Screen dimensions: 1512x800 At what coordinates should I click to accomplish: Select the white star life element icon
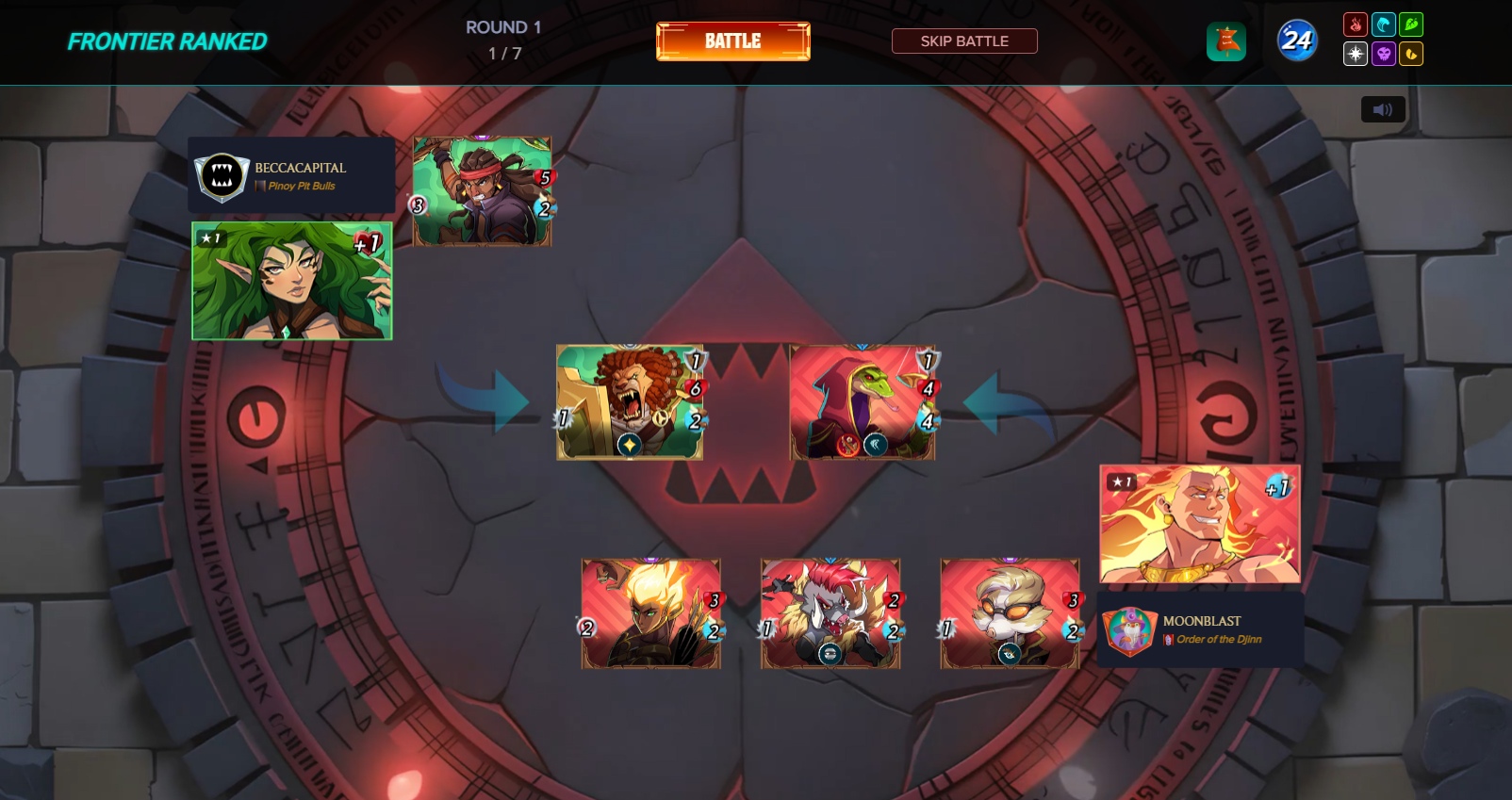pyautogui.click(x=1355, y=54)
